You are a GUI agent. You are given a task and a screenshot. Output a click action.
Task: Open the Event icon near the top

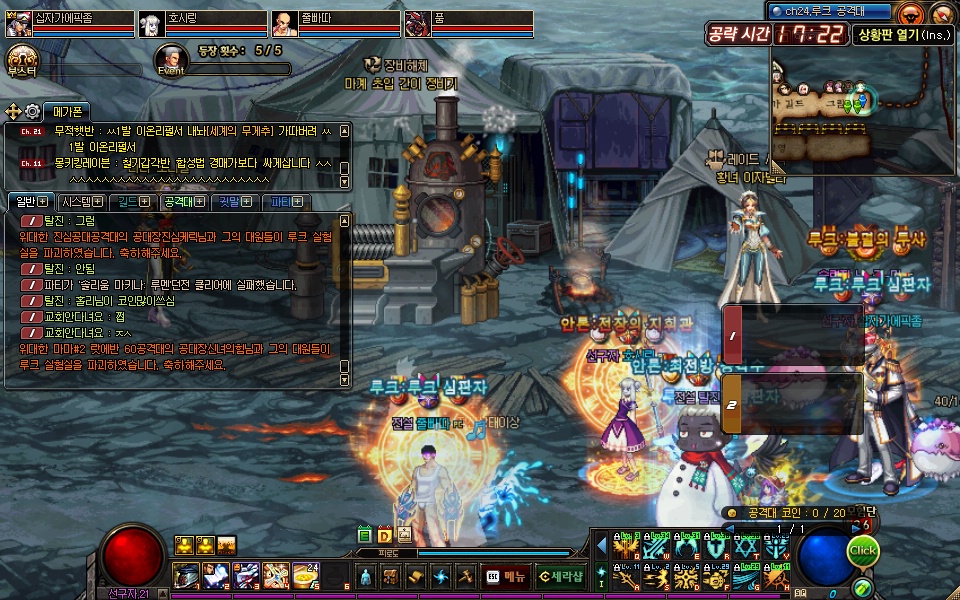pyautogui.click(x=171, y=59)
